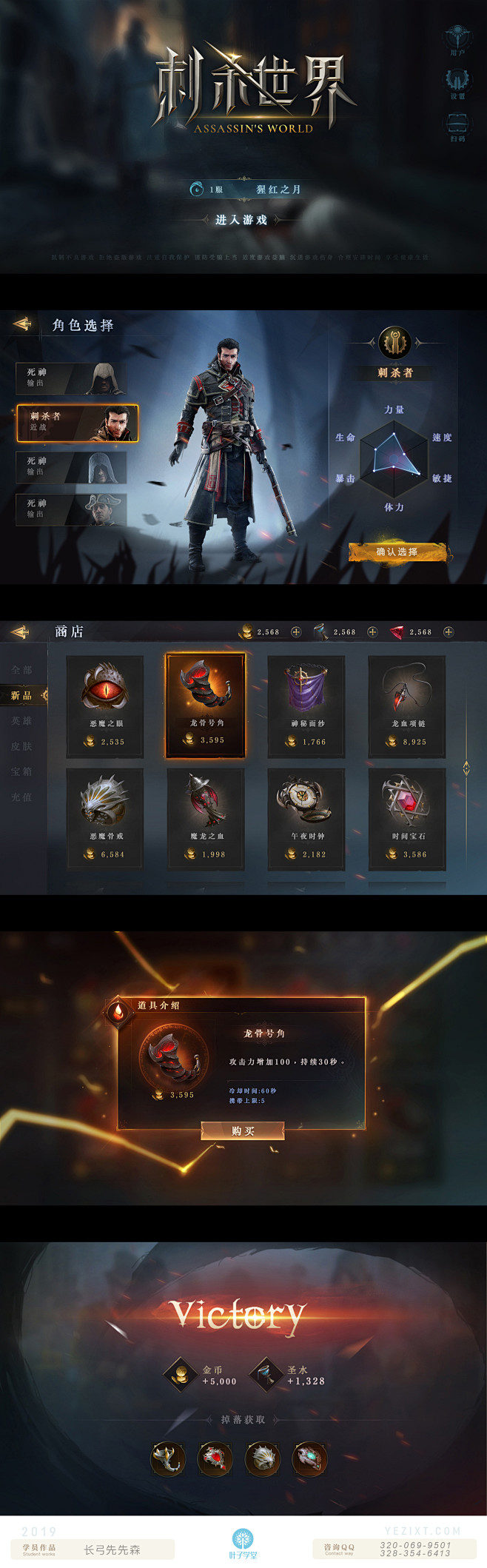Open the 皮肤 skins category
Screen dimensions: 487x1568
click(22, 746)
